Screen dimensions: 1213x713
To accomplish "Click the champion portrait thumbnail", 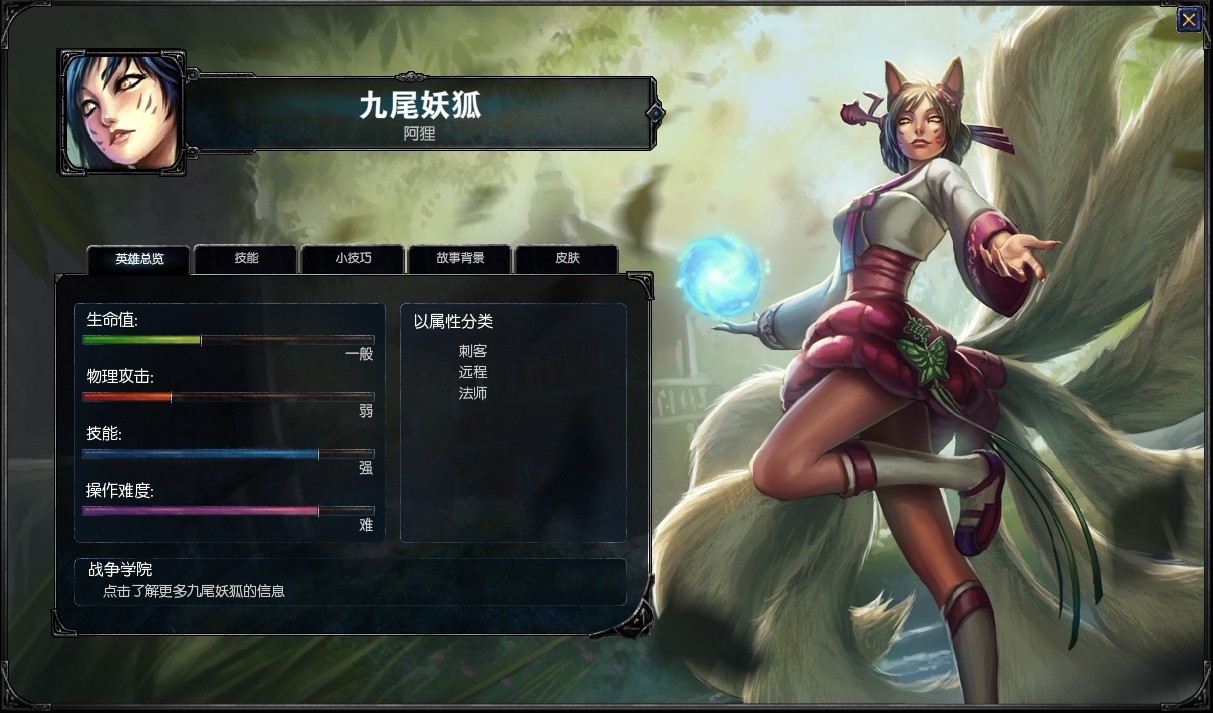I will tap(122, 112).
